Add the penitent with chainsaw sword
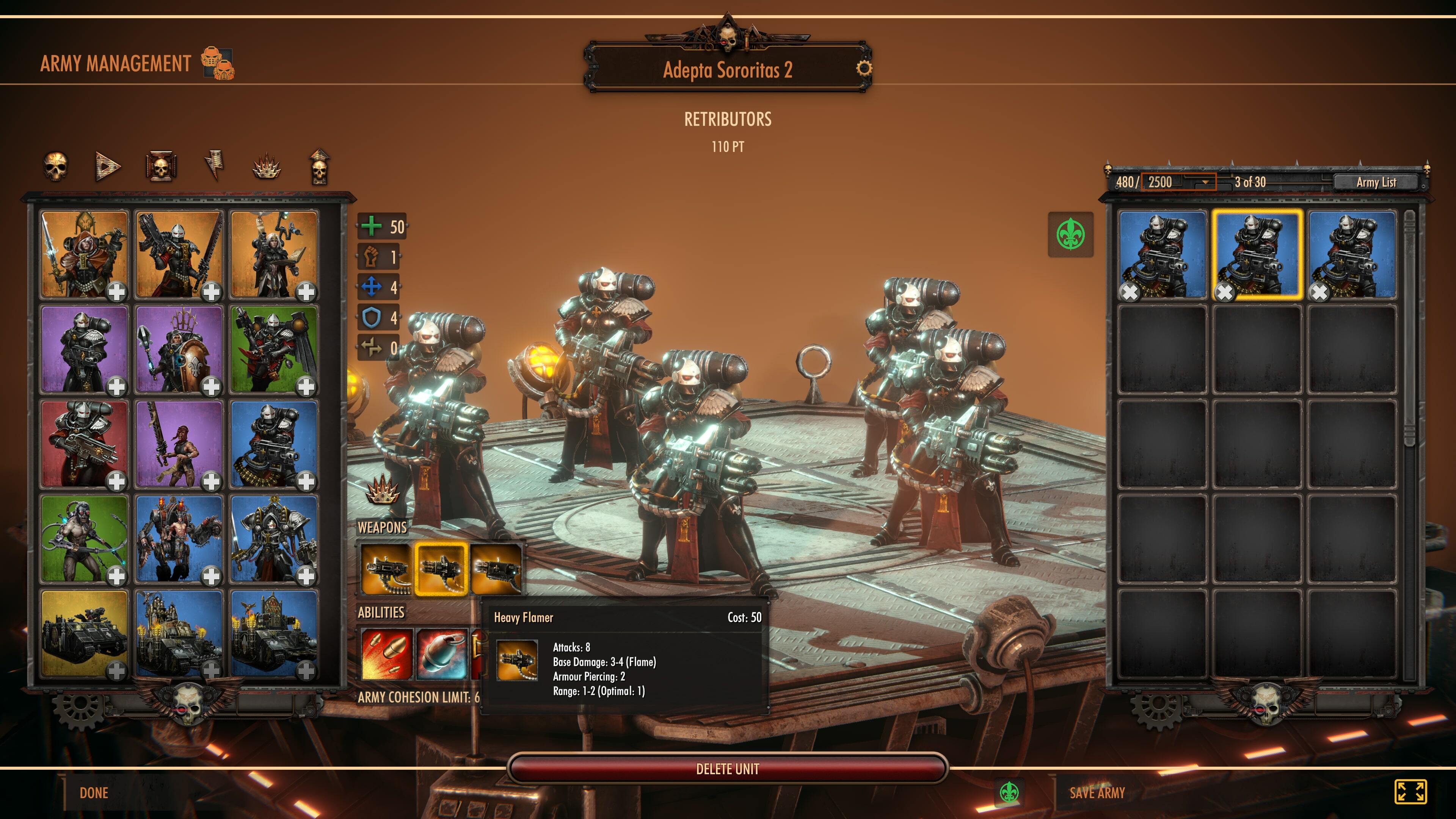 (x=211, y=482)
